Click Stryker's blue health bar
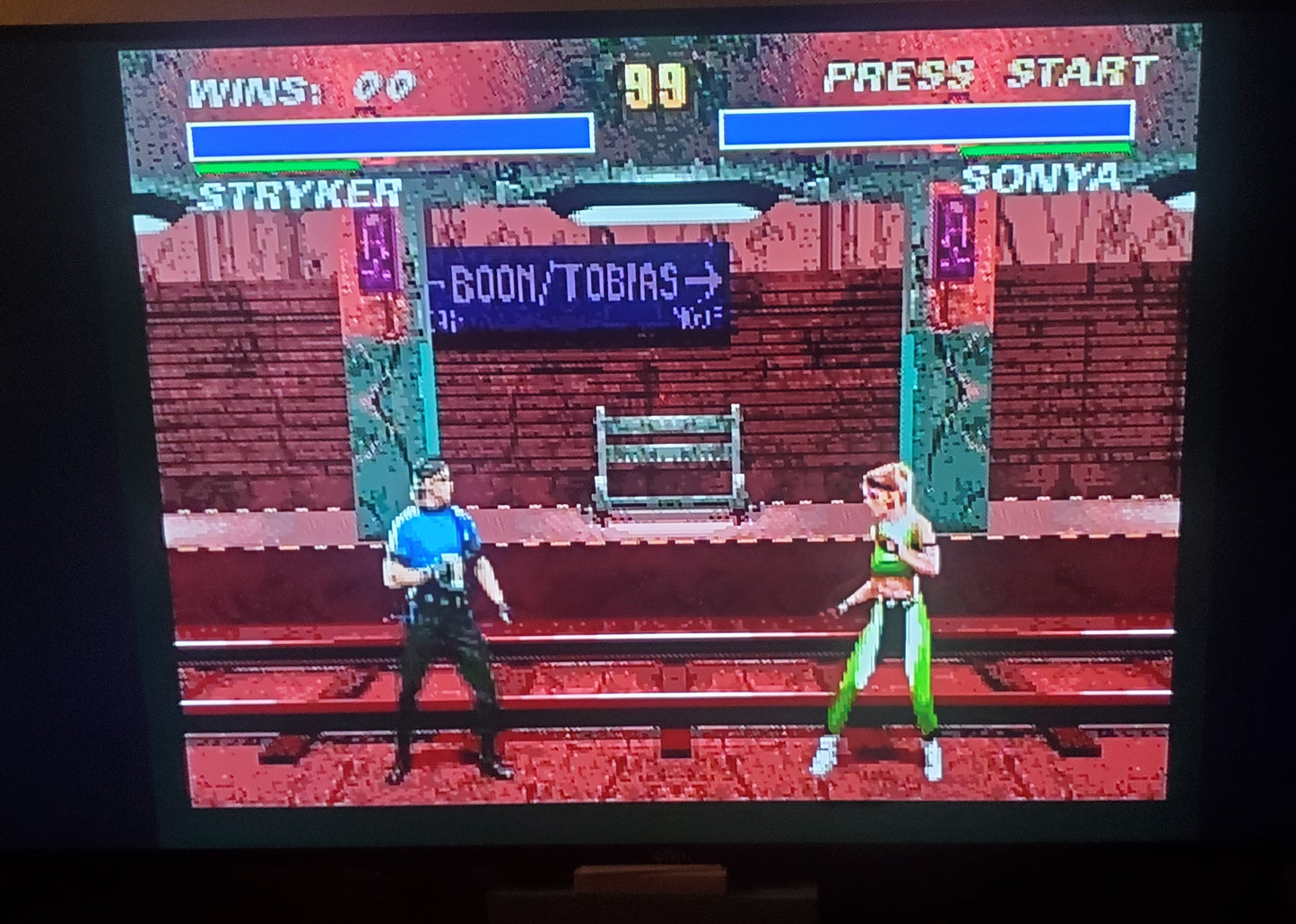This screenshot has height=924, width=1296. tap(390, 136)
